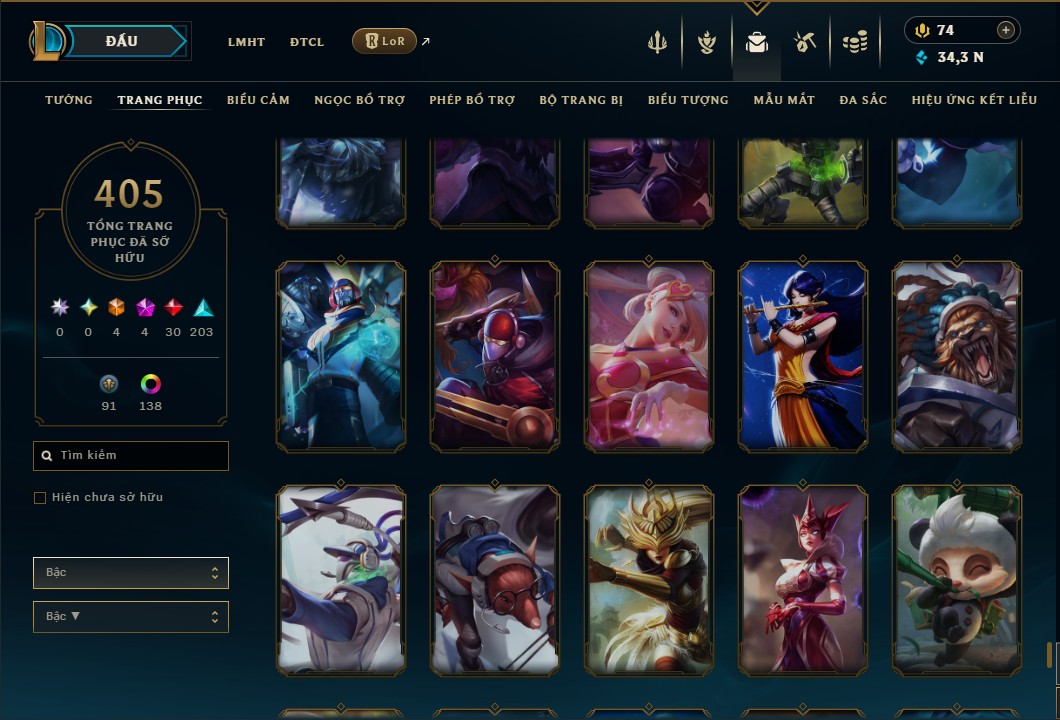Image resolution: width=1060 pixels, height=720 pixels.
Task: Open the LoR external link
Action: (385, 41)
